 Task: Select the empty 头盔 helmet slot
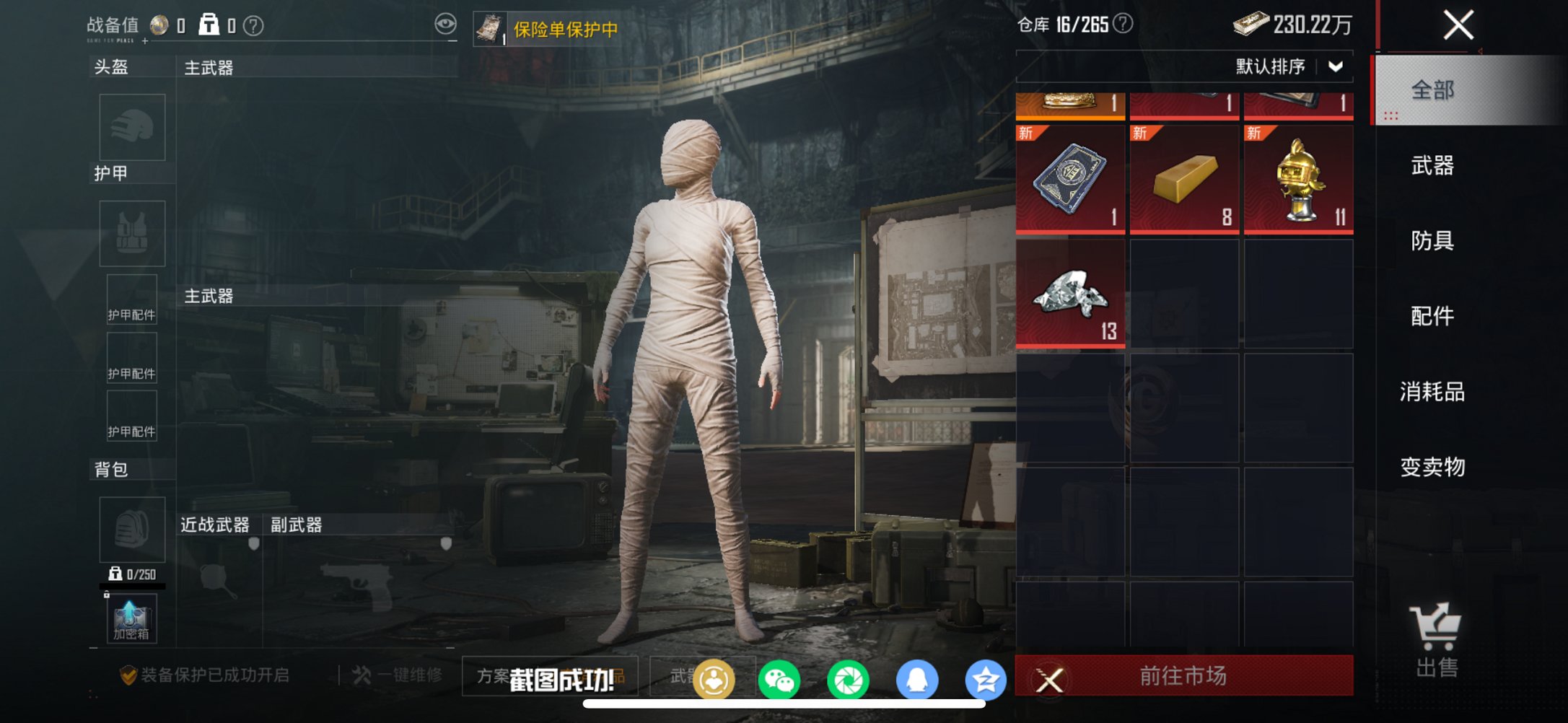tap(132, 127)
